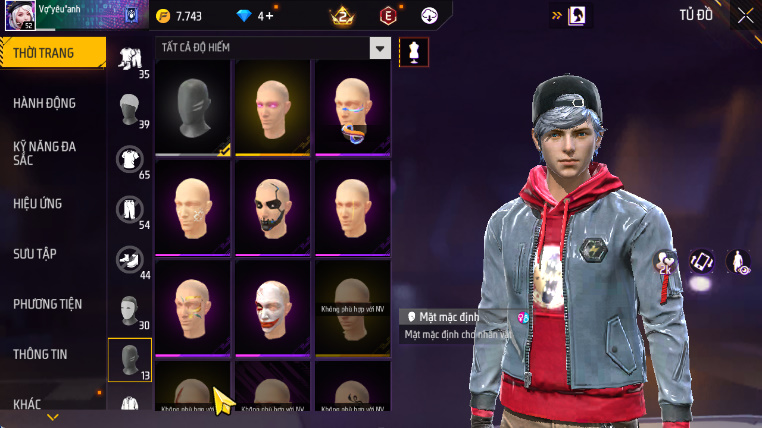
Task: Switch to the THỜI TRANG section
Action: 50,53
